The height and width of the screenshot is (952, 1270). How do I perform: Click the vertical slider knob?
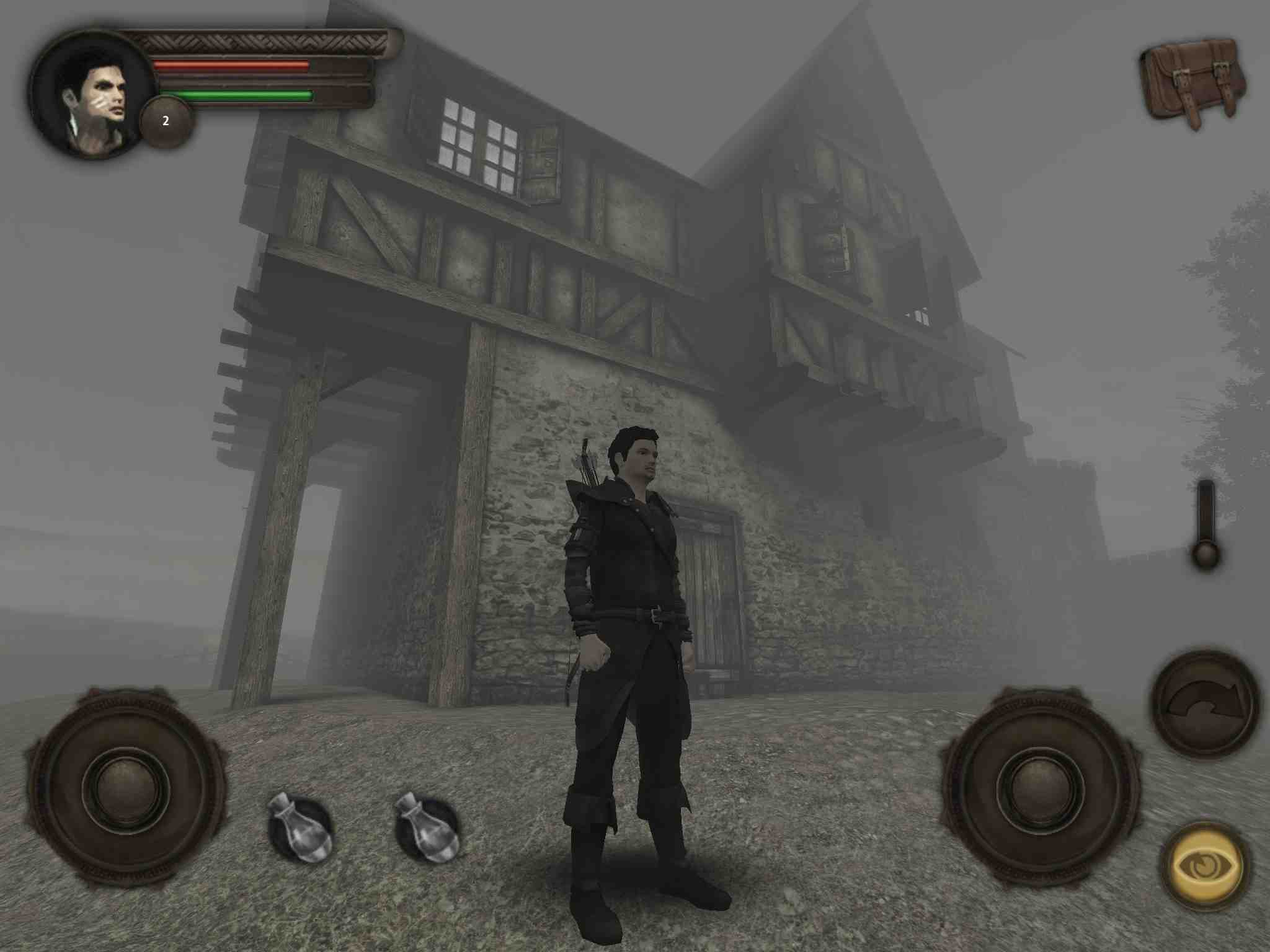tap(1206, 552)
